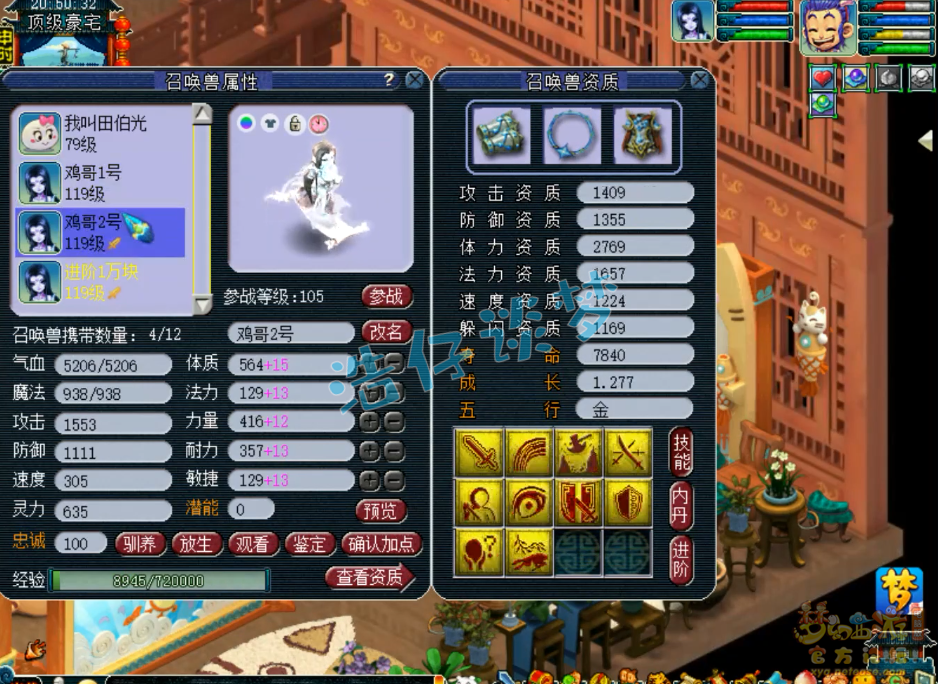
Task: Click the 参战 button
Action: pos(386,296)
